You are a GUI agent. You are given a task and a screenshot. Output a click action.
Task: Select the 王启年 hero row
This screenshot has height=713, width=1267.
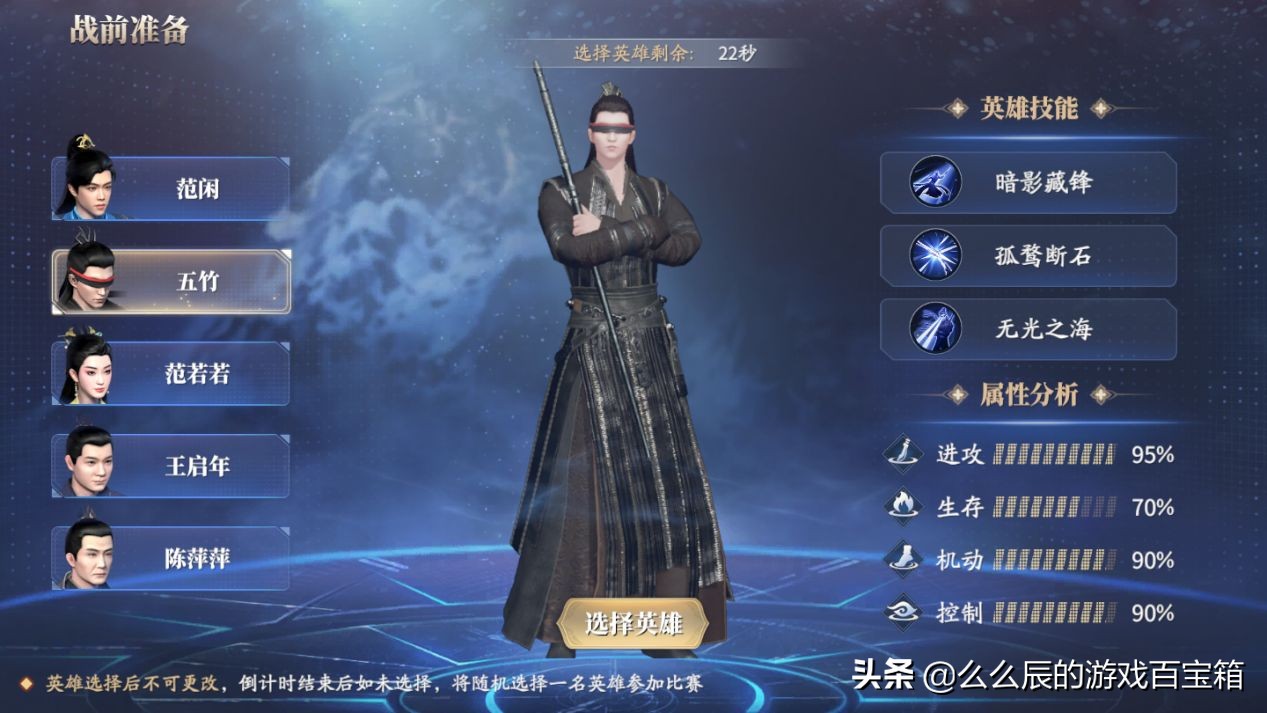[x=172, y=466]
